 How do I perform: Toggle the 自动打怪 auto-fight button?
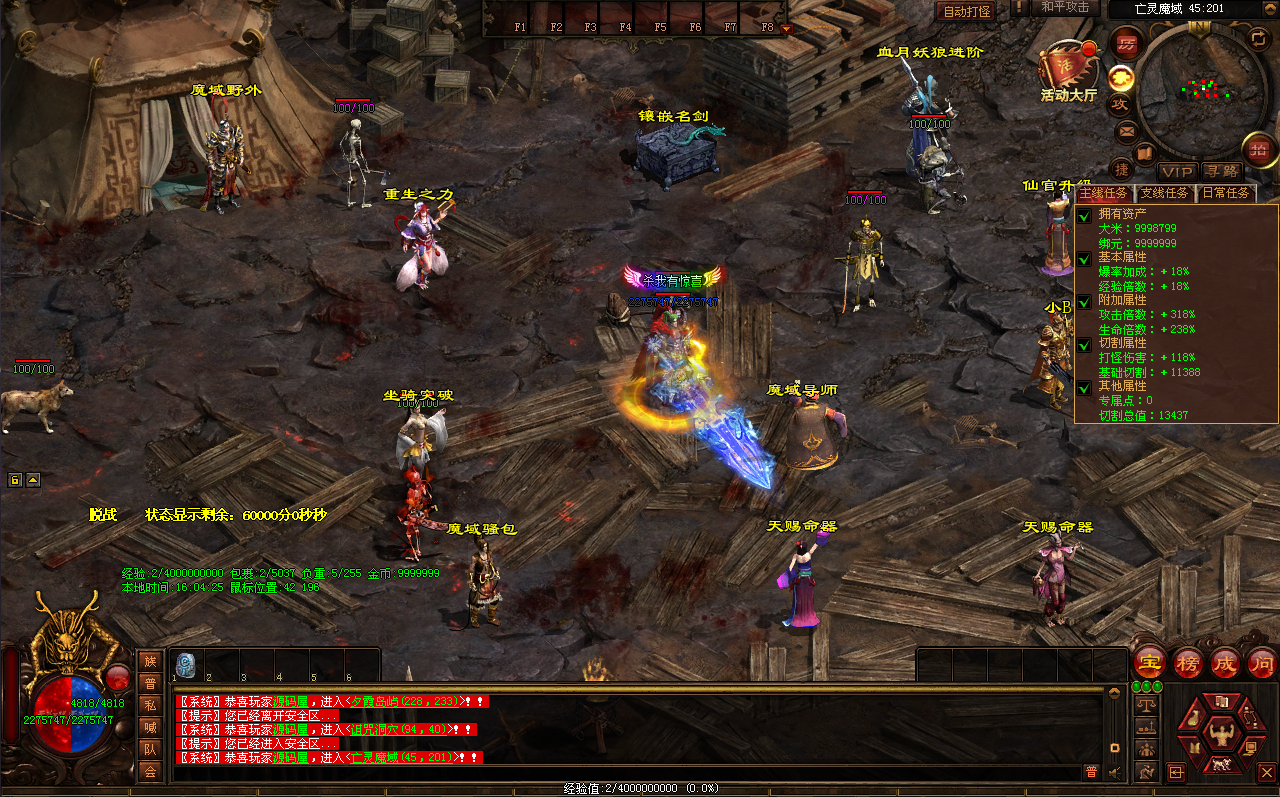966,11
